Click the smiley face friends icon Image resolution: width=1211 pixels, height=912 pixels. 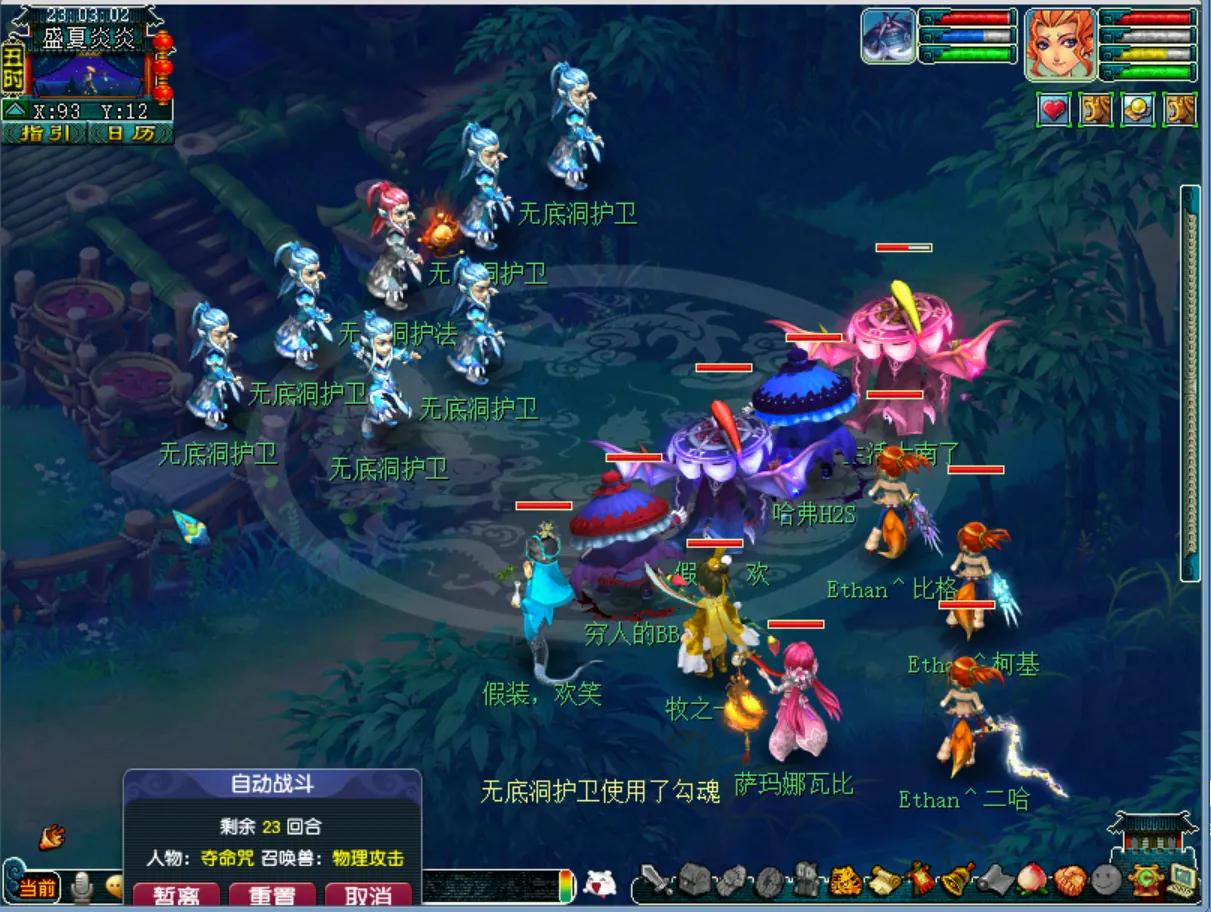coord(1106,880)
